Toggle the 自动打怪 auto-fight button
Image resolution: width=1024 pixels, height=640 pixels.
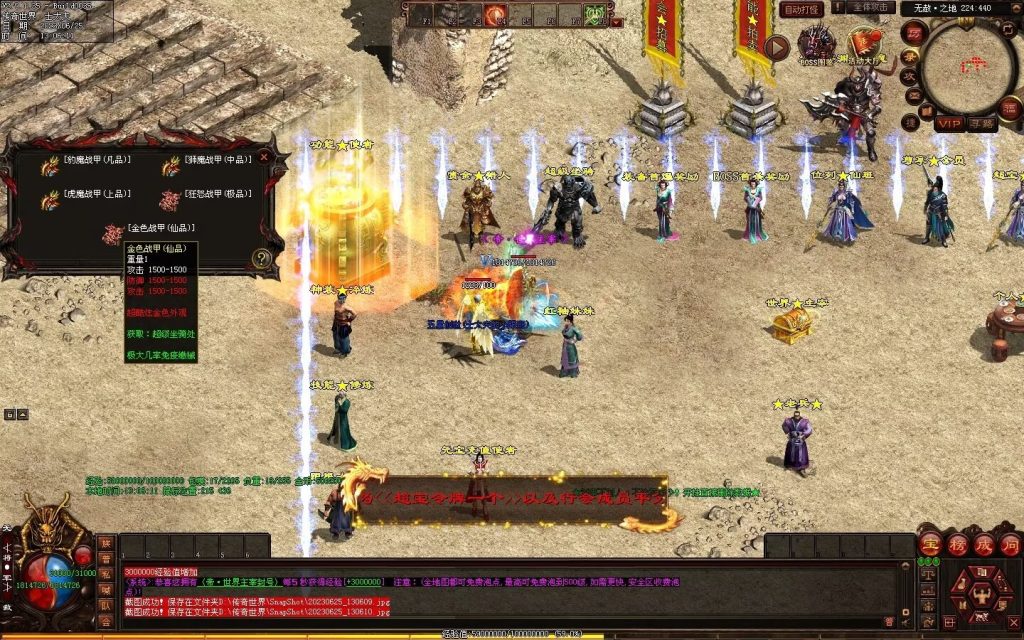(x=801, y=9)
